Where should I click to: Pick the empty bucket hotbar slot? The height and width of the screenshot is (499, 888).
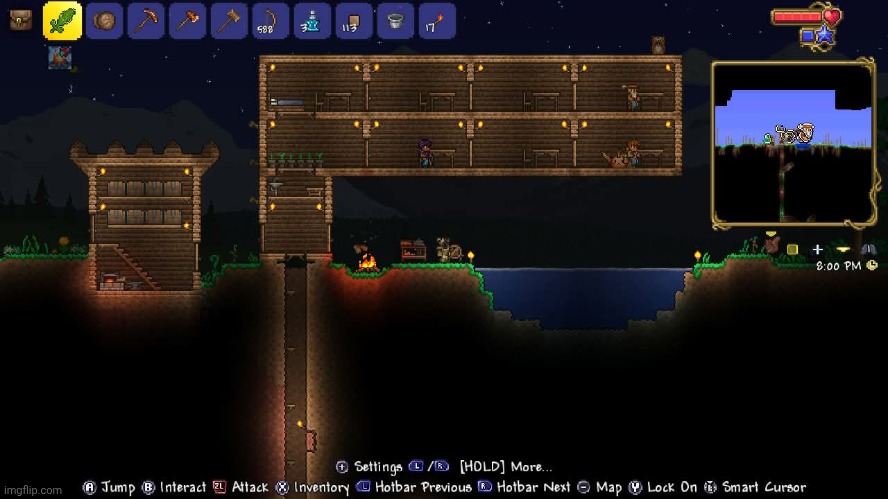pyautogui.click(x=395, y=21)
